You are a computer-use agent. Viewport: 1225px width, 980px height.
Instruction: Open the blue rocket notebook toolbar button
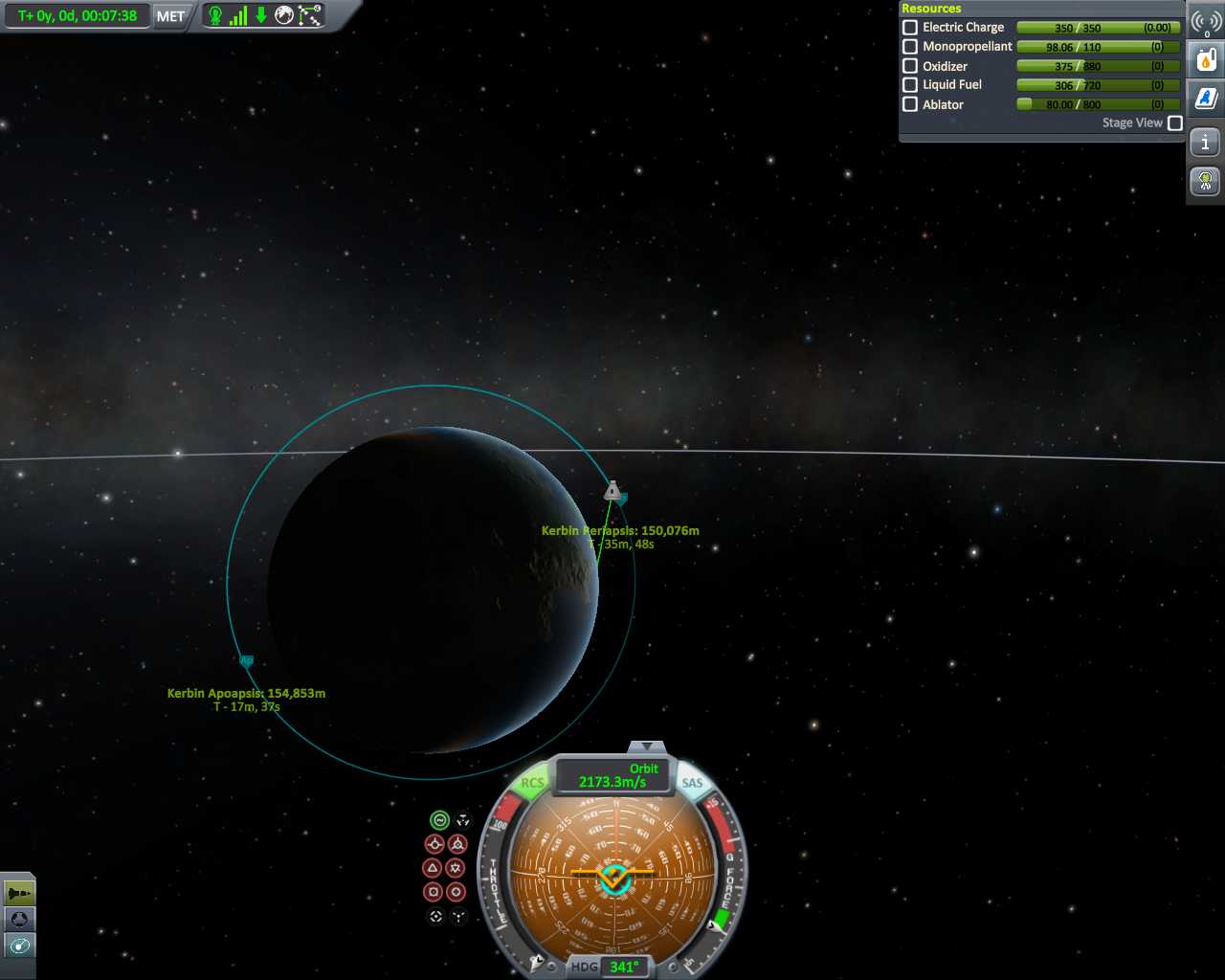point(1206,98)
